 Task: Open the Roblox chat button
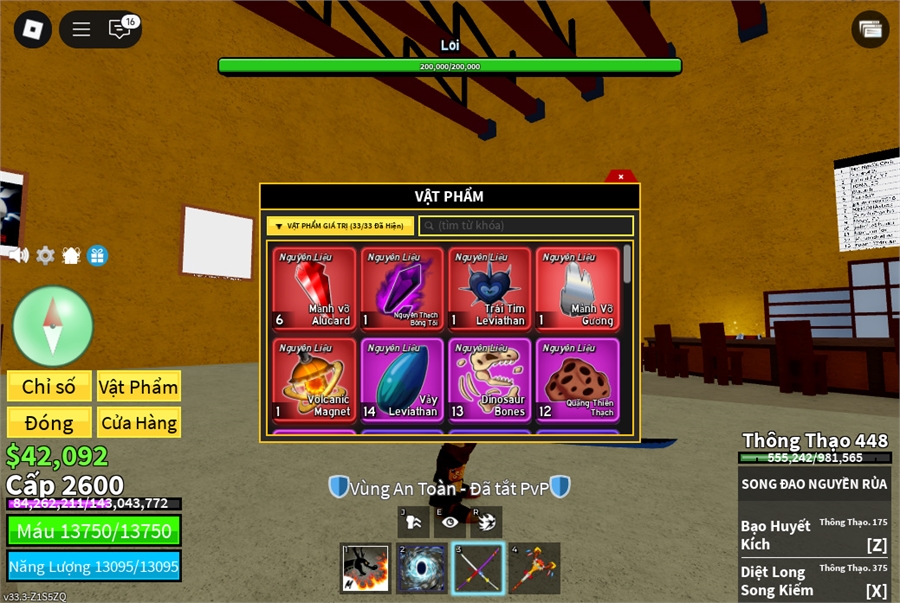pos(120,29)
